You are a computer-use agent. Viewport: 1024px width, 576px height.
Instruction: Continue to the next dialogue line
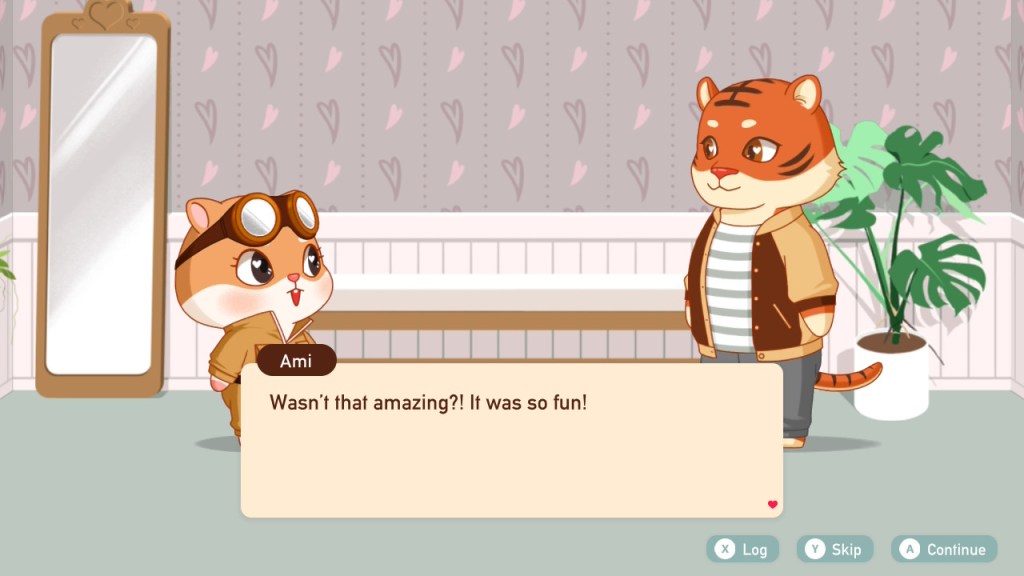click(x=944, y=549)
